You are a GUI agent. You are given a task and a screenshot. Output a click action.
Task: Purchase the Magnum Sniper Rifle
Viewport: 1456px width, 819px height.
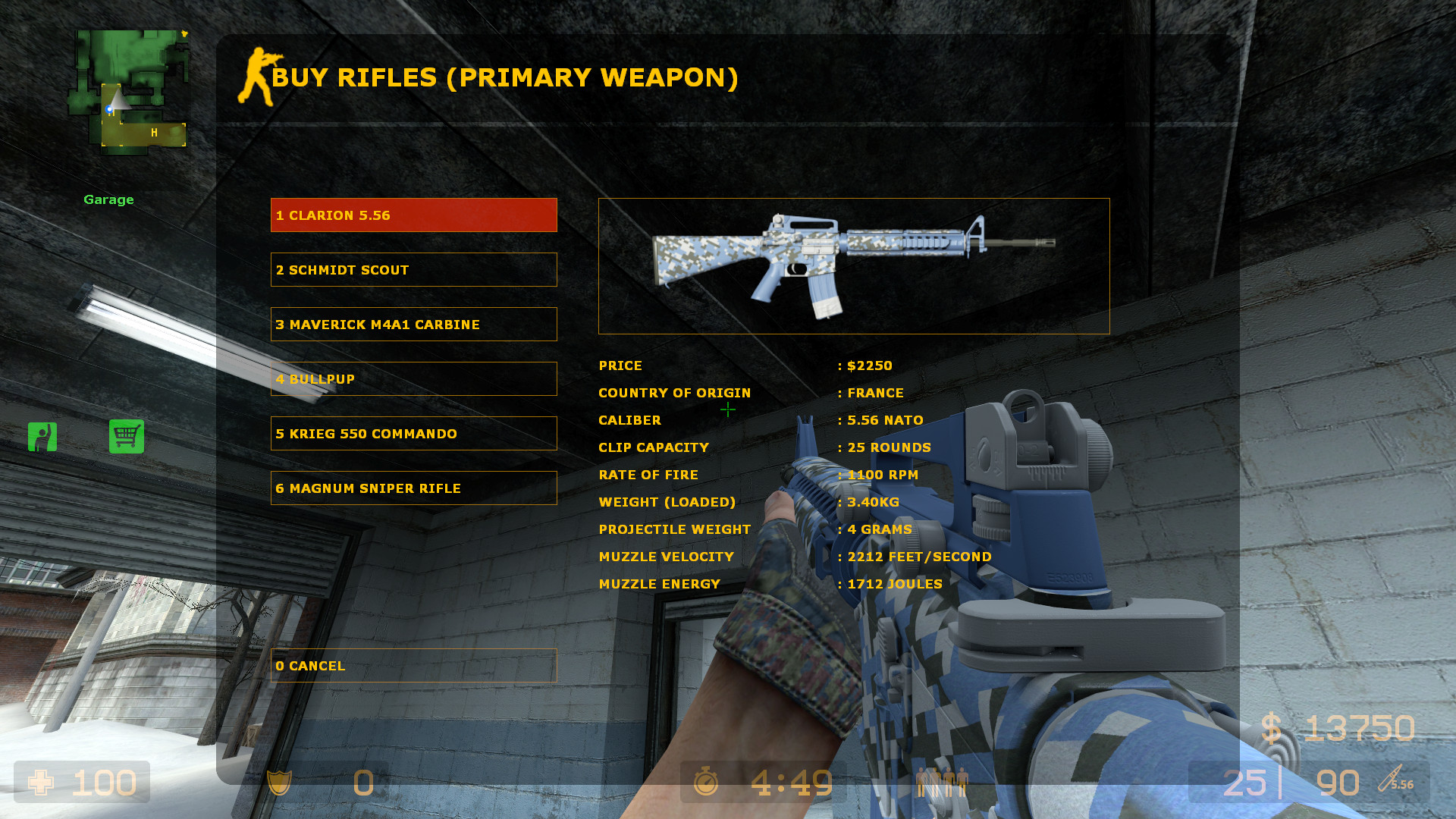click(413, 488)
